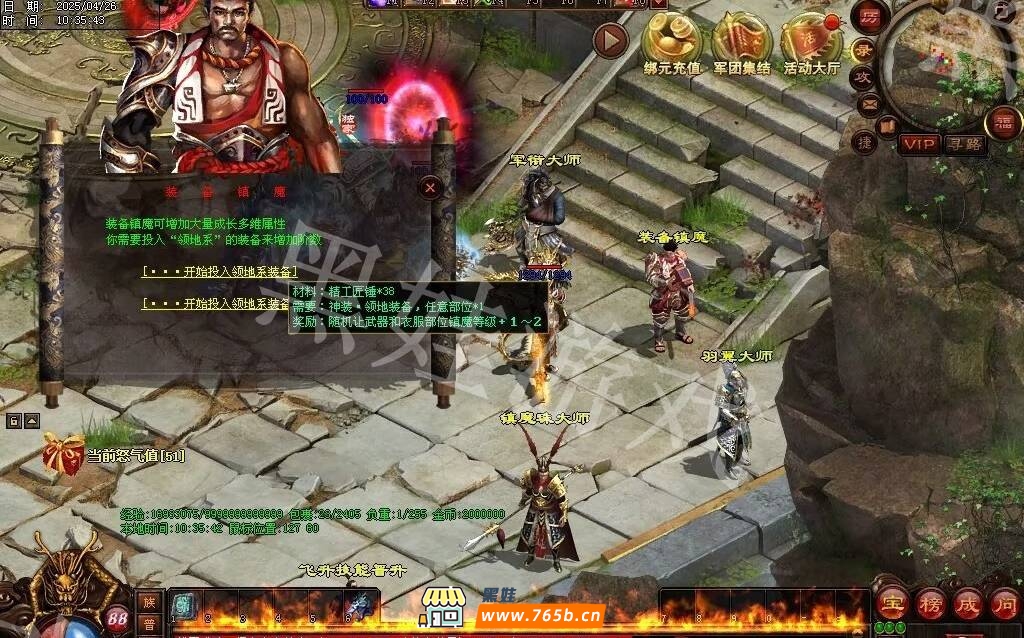Viewport: 1024px width, 638px height.
Task: Open the 活动大厅 activity hall
Action: click(x=811, y=39)
